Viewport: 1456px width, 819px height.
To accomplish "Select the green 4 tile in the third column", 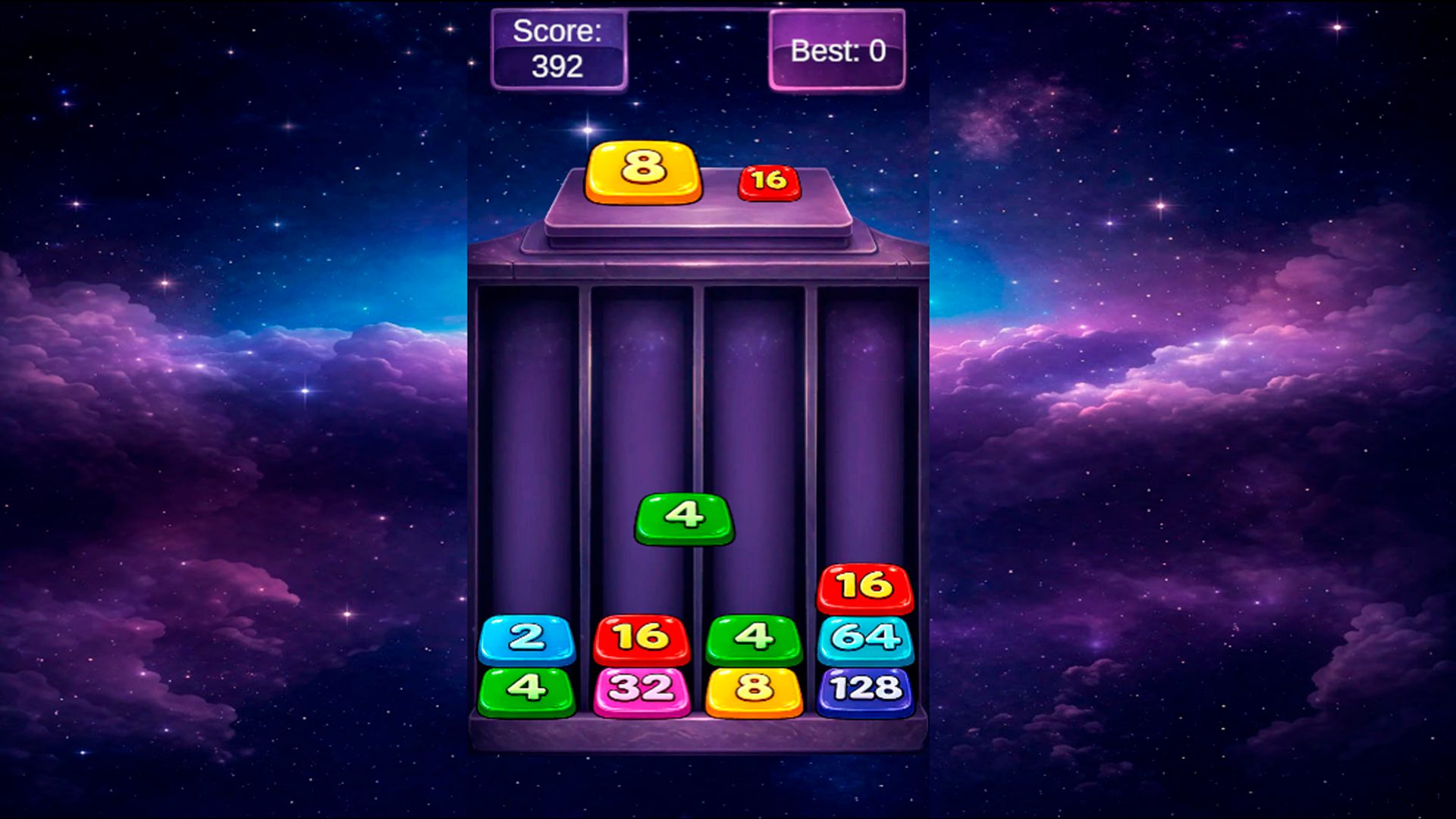I will pyautogui.click(x=753, y=639).
